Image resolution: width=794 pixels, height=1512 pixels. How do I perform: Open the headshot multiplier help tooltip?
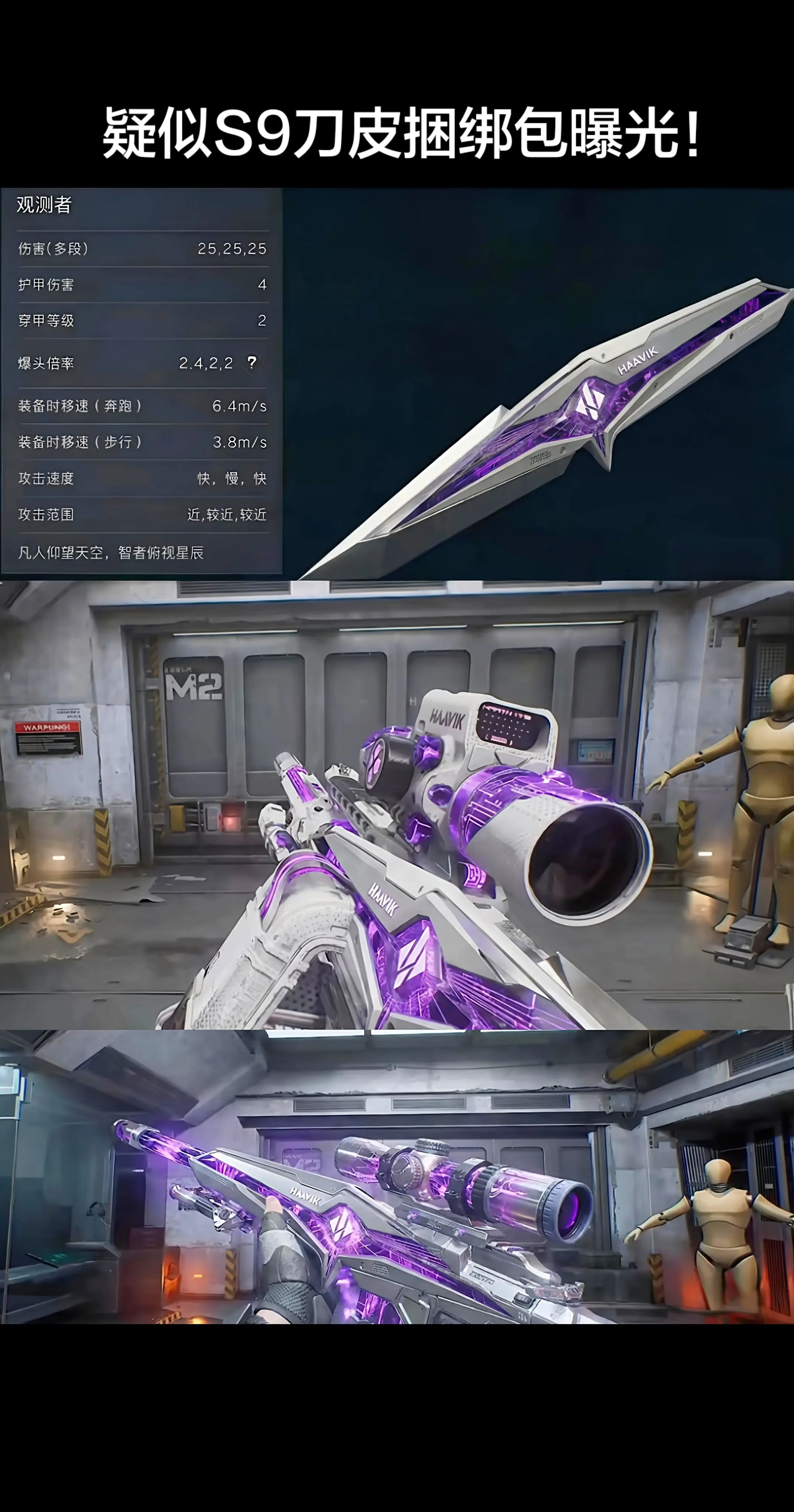tap(251, 363)
